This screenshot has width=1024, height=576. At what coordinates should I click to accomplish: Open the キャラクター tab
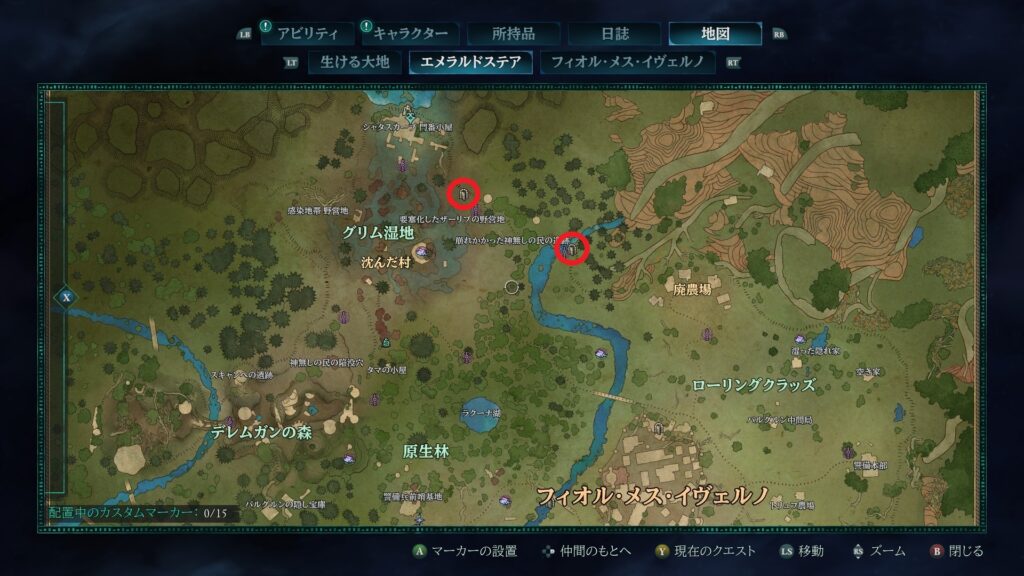(x=410, y=34)
